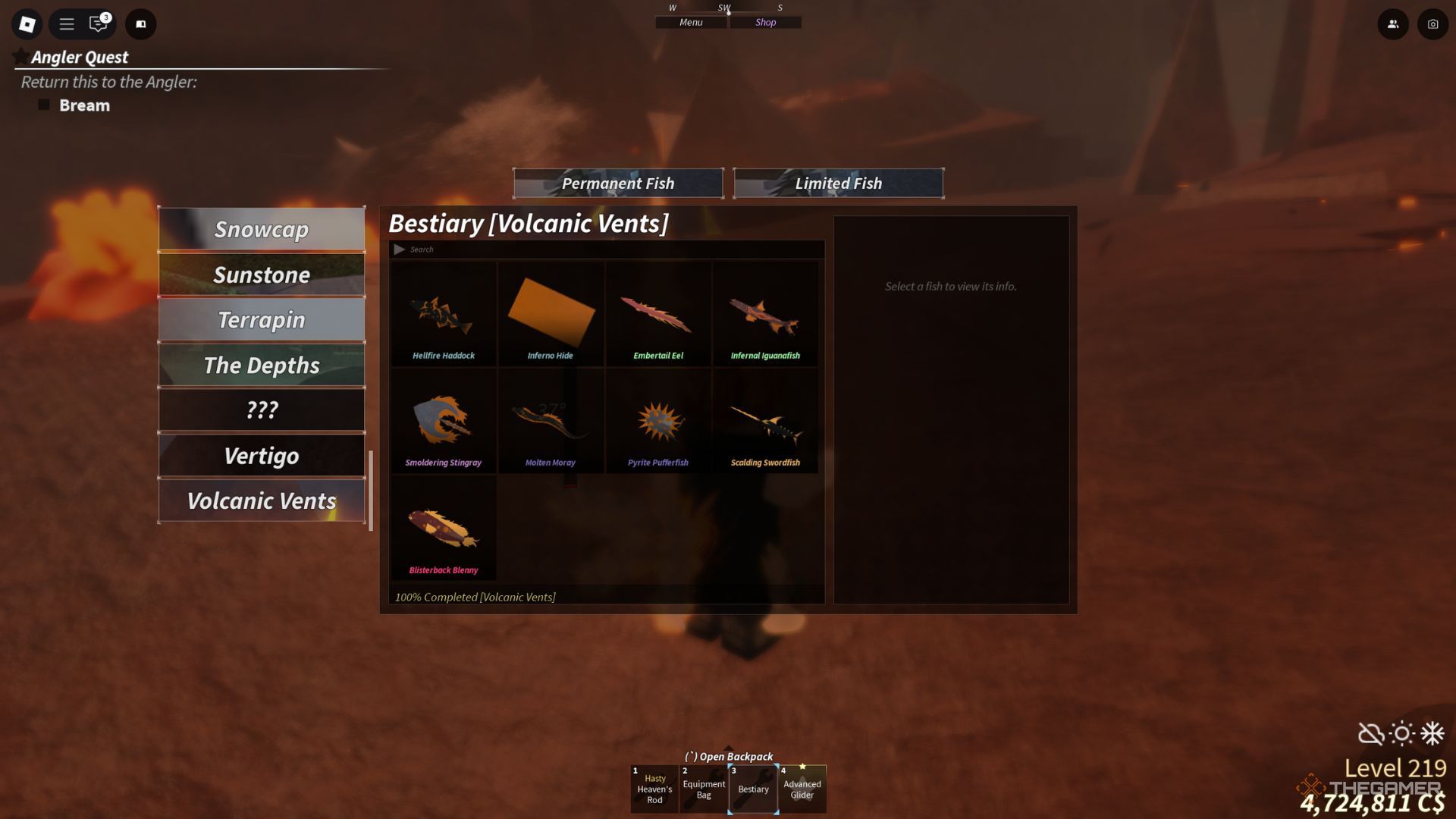Equip the Hasty Heaven's Rod in slot 1

654,789
